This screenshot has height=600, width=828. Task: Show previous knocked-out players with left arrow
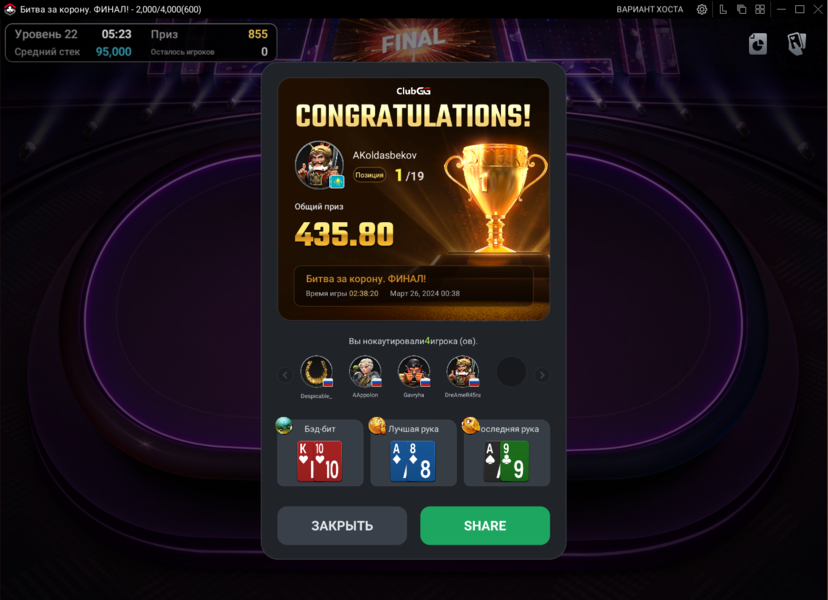(285, 375)
